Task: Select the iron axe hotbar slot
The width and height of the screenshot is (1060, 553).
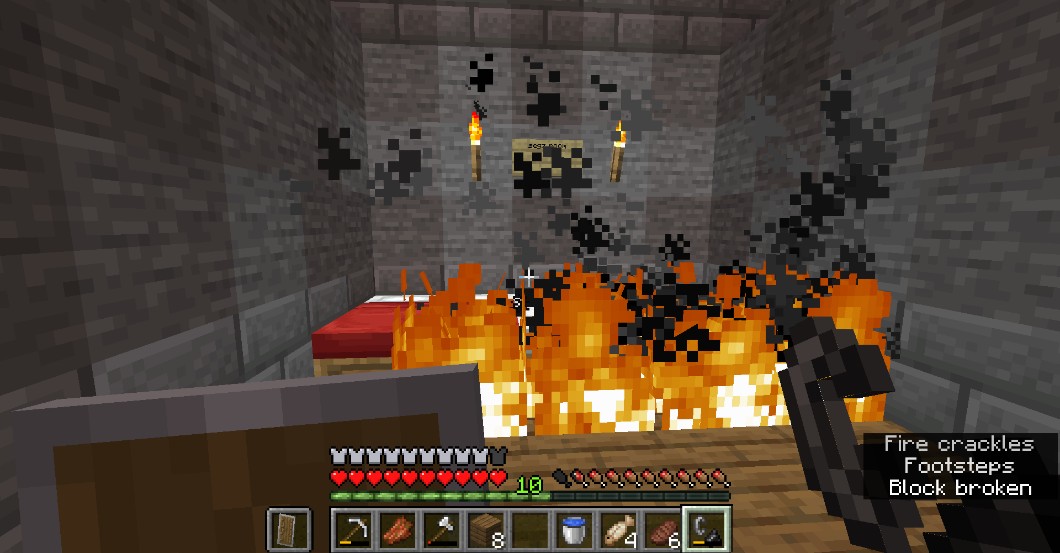Action: pos(440,527)
